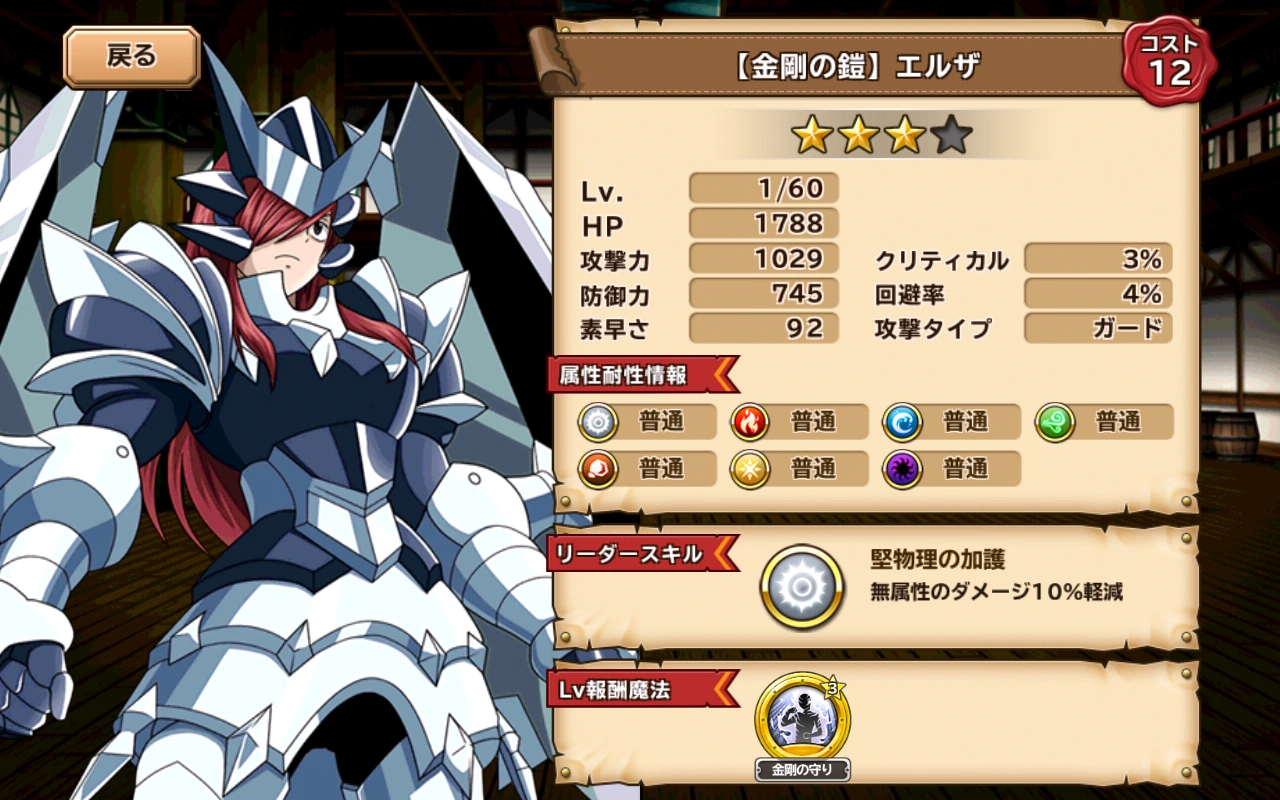Viewport: 1280px width, 800px height.
Task: Tap the purple dark element icon
Action: [902, 469]
